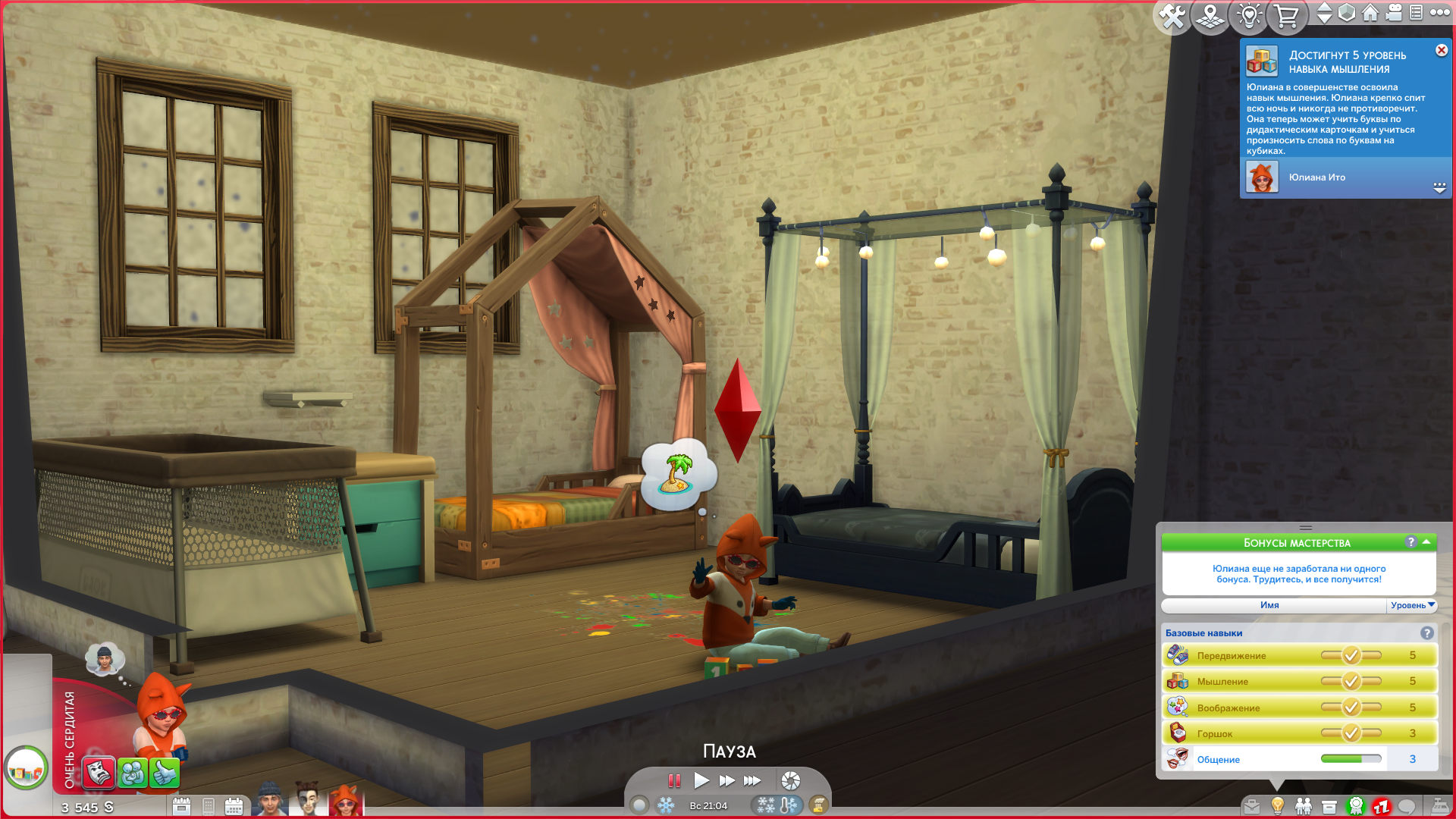The image size is (1456, 819).
Task: Open Build Mode with the hammer and wrench icon
Action: pyautogui.click(x=1172, y=16)
